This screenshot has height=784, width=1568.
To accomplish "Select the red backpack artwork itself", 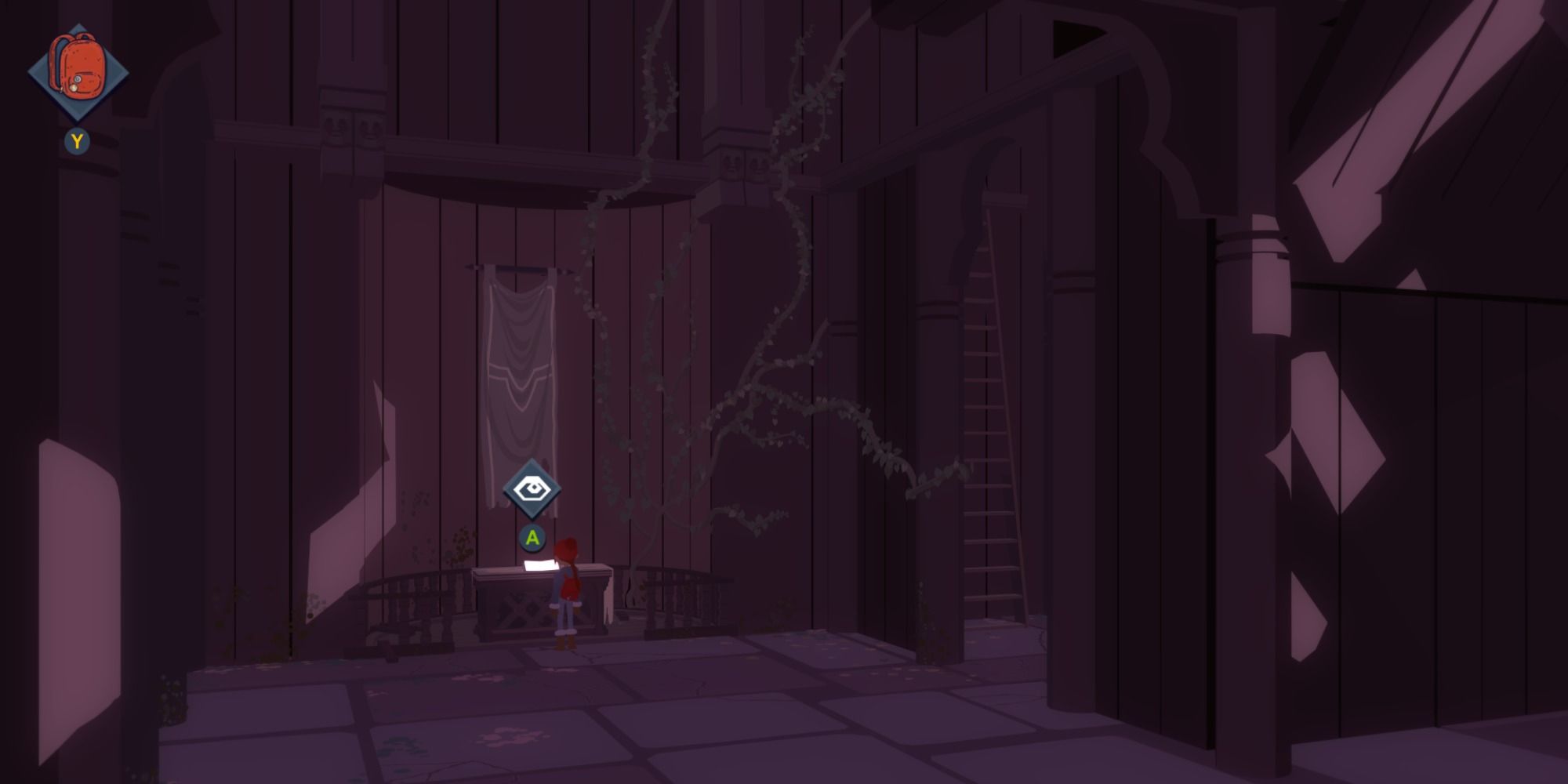I will [x=78, y=67].
